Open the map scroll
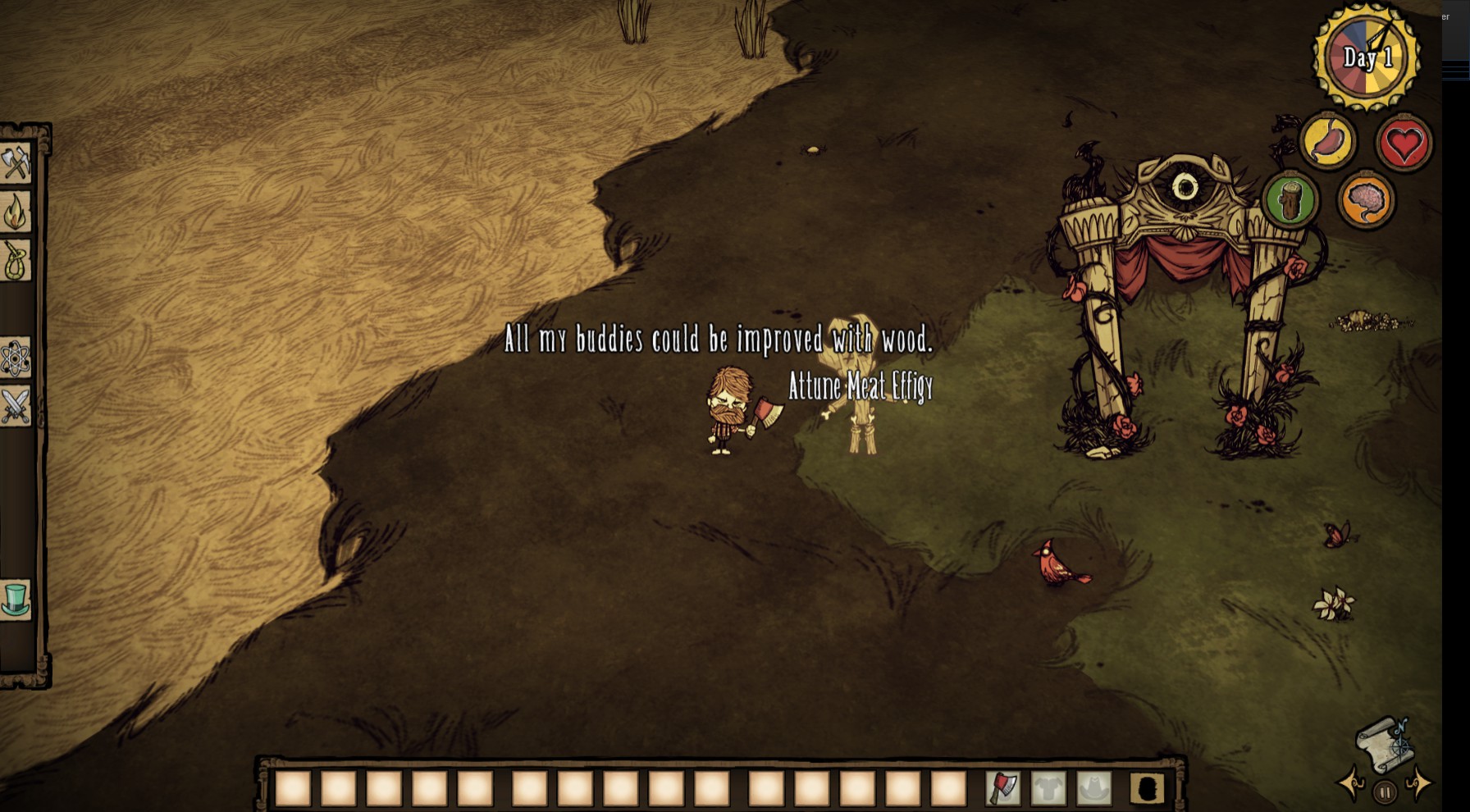The image size is (1470, 812). pyautogui.click(x=1385, y=744)
